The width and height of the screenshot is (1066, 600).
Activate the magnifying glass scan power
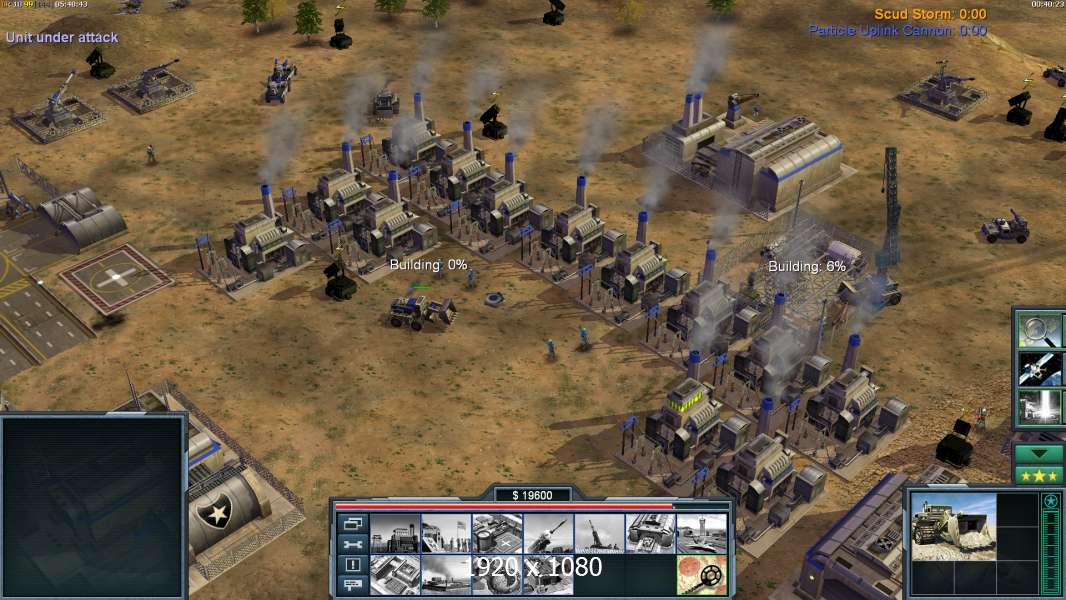[1039, 329]
